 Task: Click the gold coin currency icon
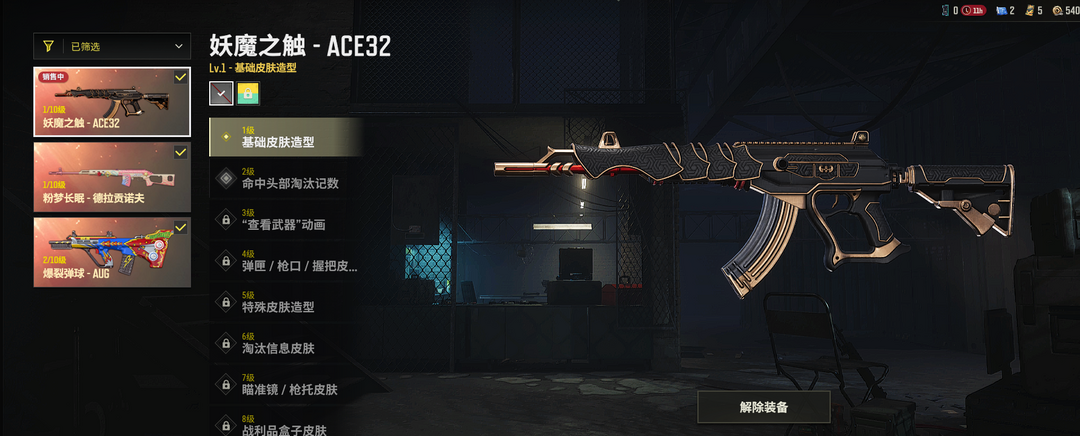[x=1057, y=10]
